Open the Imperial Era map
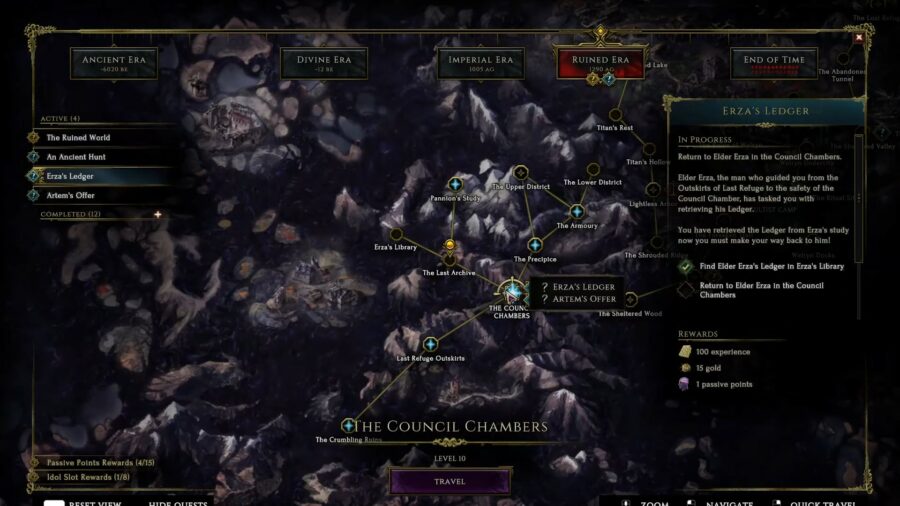This screenshot has width=900, height=506. click(480, 64)
